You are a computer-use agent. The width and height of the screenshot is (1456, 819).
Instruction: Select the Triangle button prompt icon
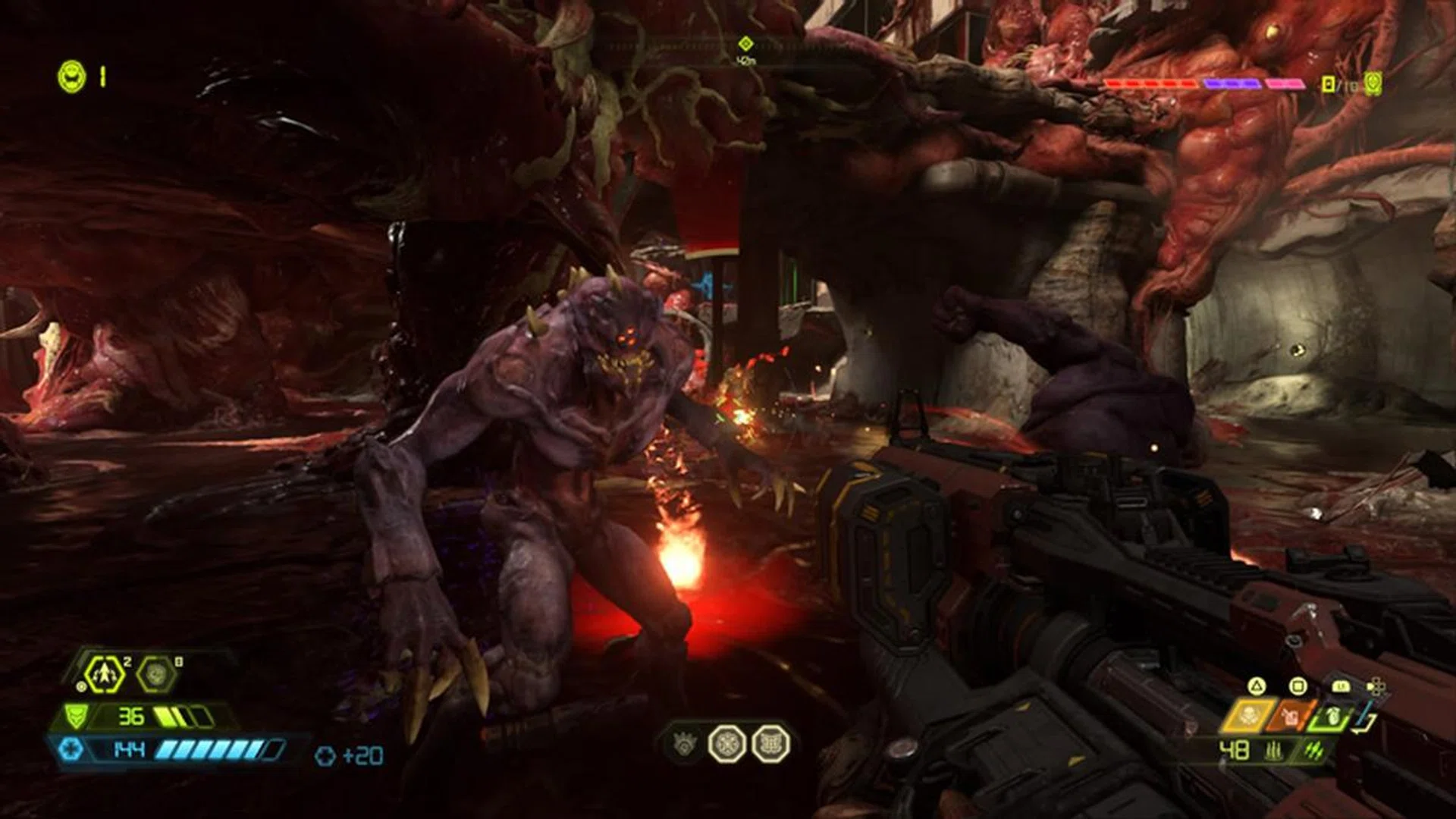[x=1258, y=686]
